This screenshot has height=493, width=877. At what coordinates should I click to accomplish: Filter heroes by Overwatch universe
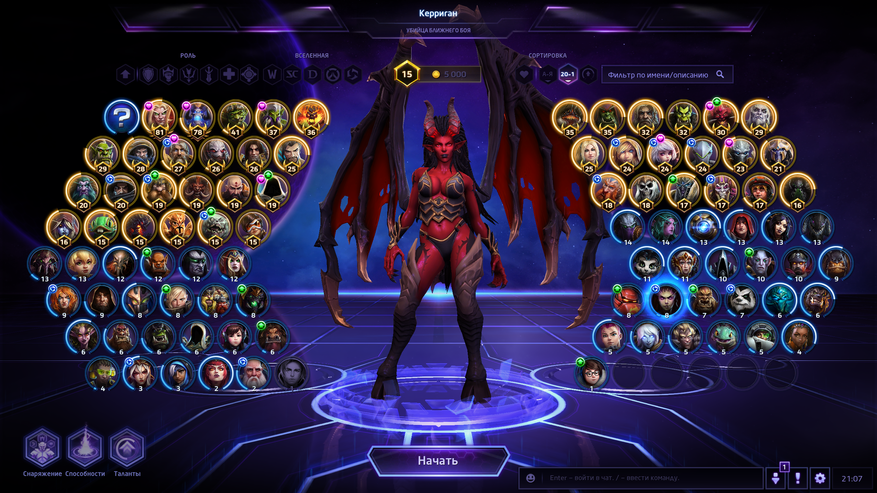(333, 74)
